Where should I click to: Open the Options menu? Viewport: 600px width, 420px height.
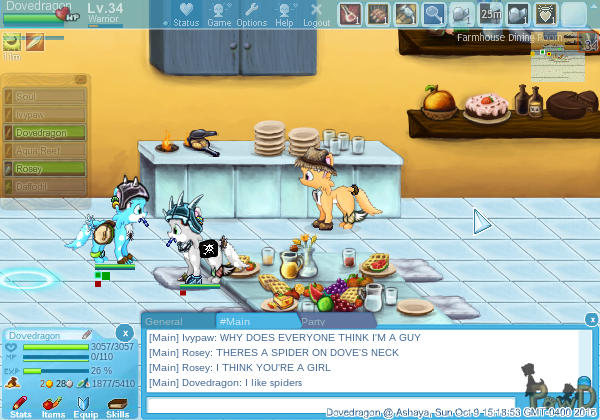point(251,14)
